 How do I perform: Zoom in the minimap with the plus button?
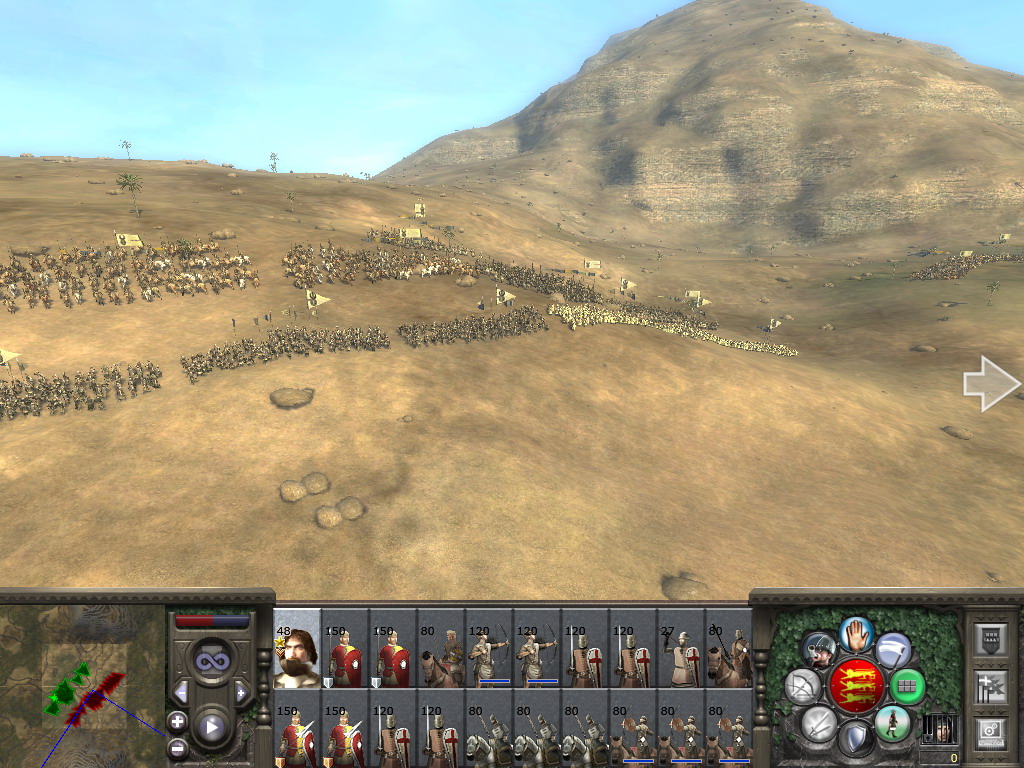[177, 720]
